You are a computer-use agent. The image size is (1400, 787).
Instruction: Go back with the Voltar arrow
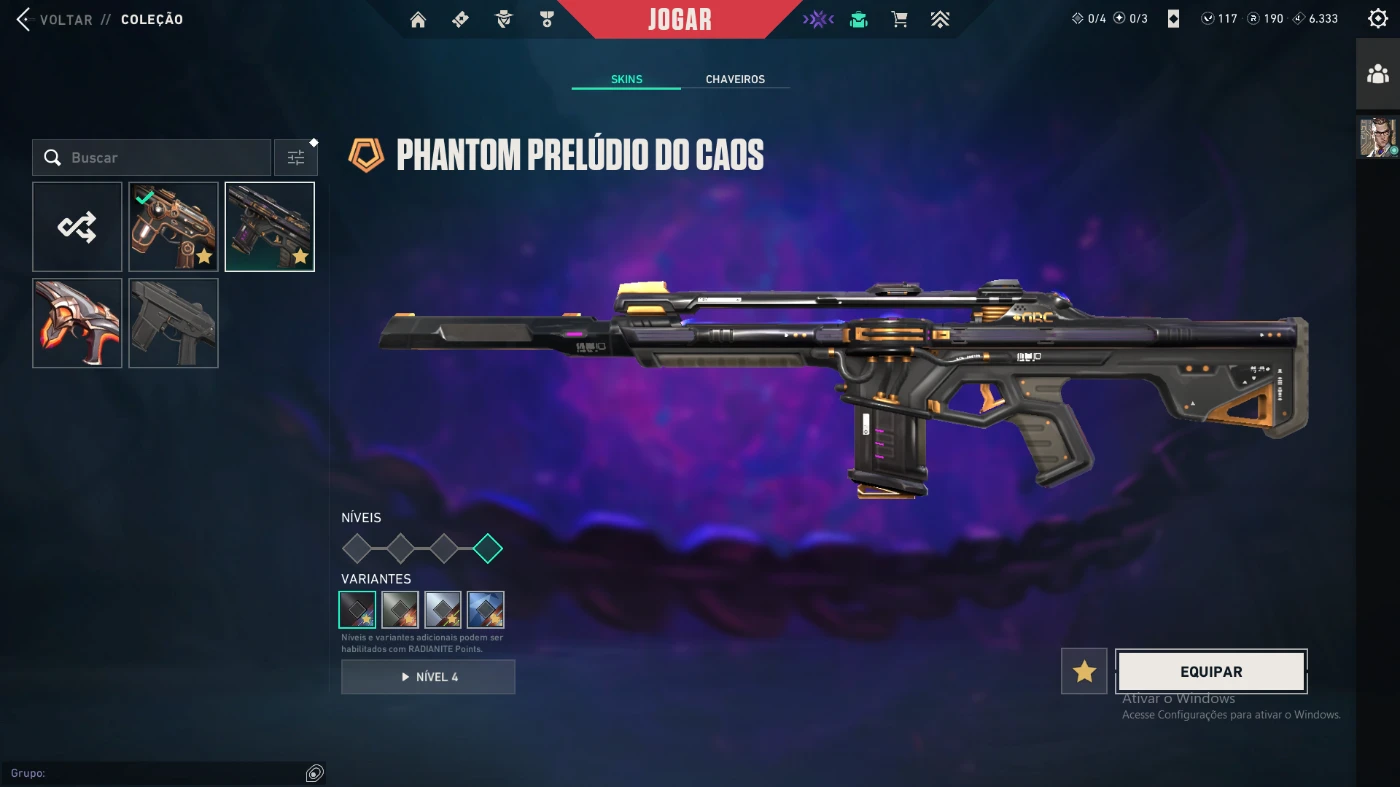[24, 19]
